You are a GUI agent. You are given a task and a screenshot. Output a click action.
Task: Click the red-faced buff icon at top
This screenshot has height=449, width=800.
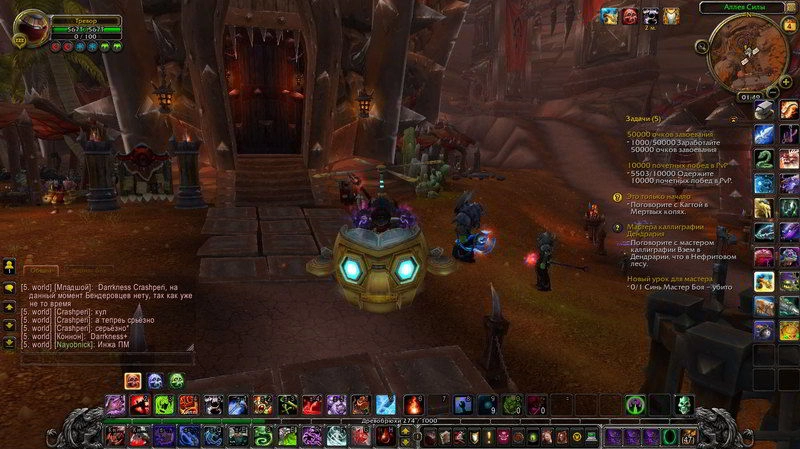(631, 16)
